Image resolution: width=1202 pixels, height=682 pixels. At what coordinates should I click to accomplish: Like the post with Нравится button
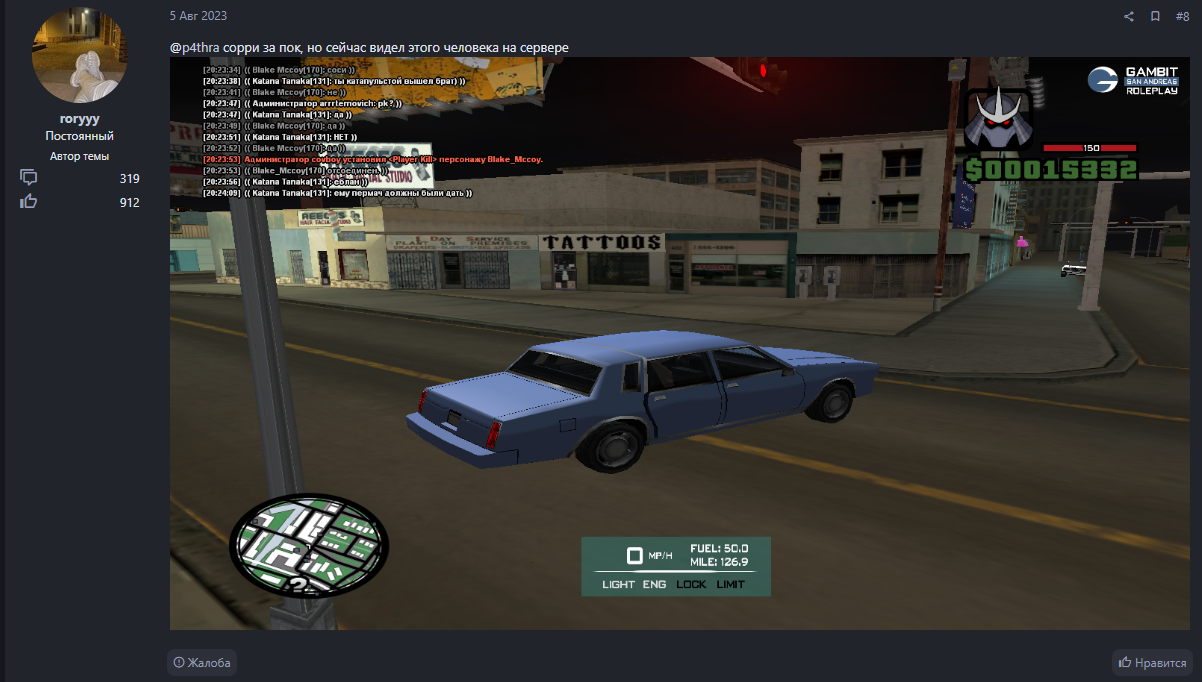tap(1153, 662)
